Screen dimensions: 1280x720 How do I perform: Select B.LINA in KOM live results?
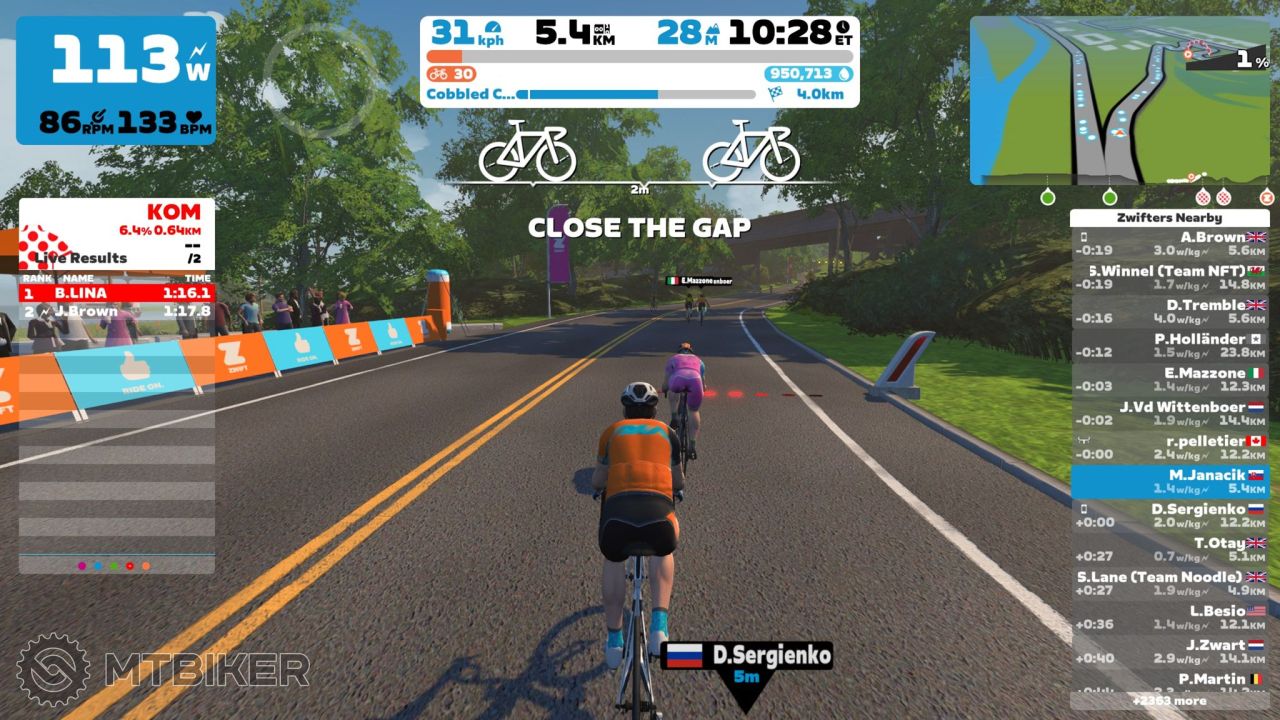click(x=116, y=293)
